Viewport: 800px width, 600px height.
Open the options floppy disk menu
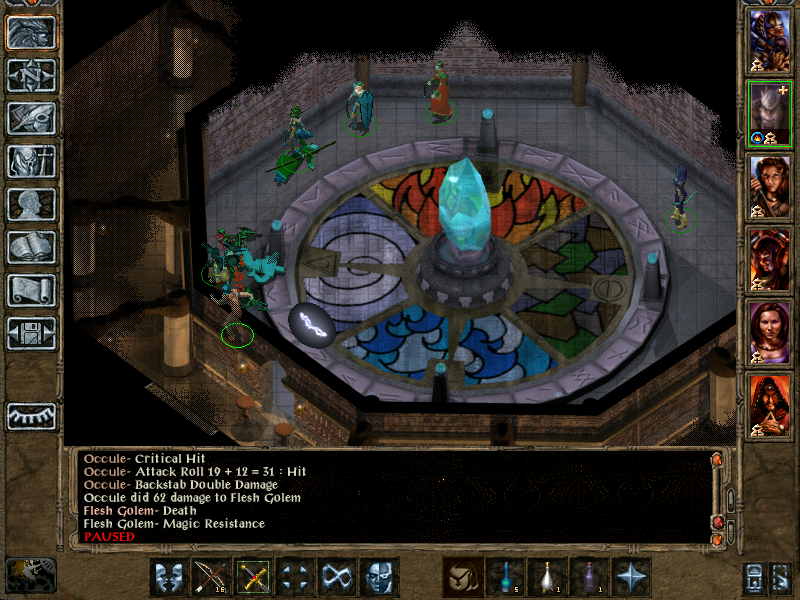(x=31, y=333)
